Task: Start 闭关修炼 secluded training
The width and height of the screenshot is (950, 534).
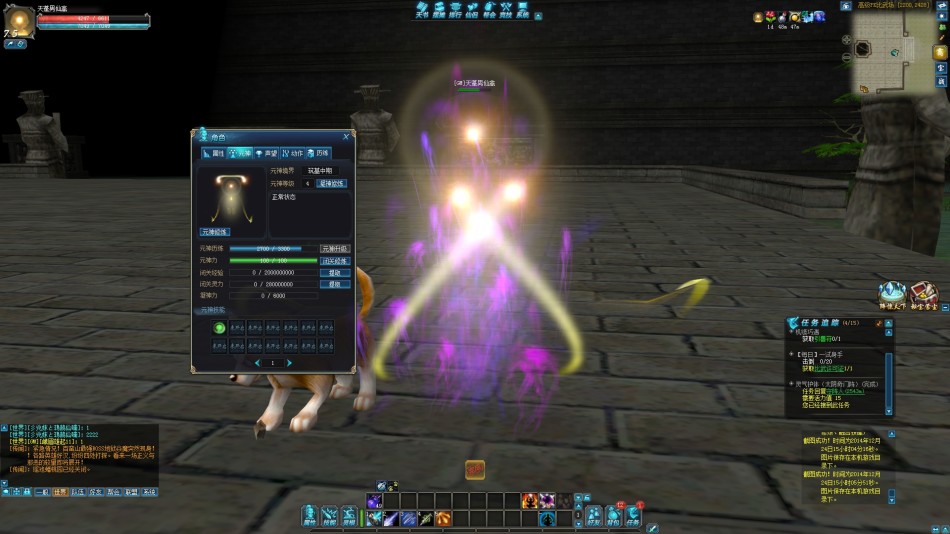Action: pyautogui.click(x=335, y=261)
